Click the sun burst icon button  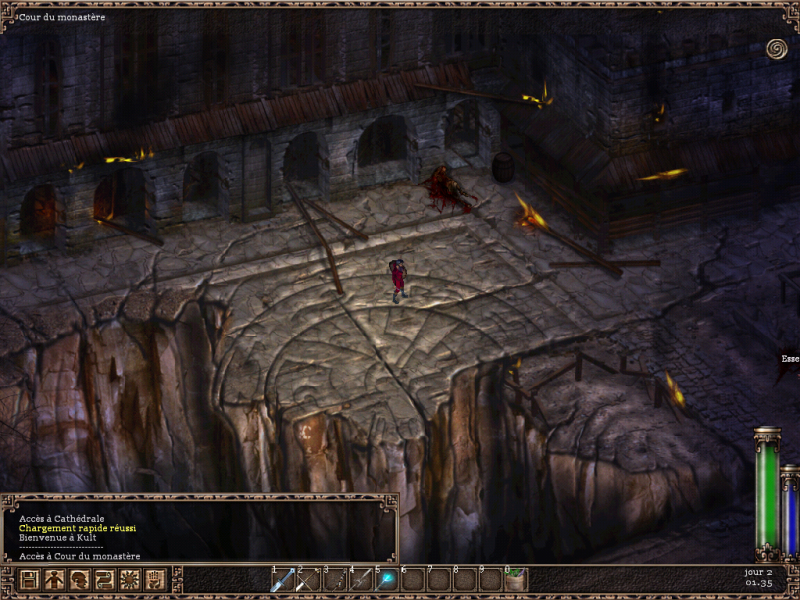(129, 579)
